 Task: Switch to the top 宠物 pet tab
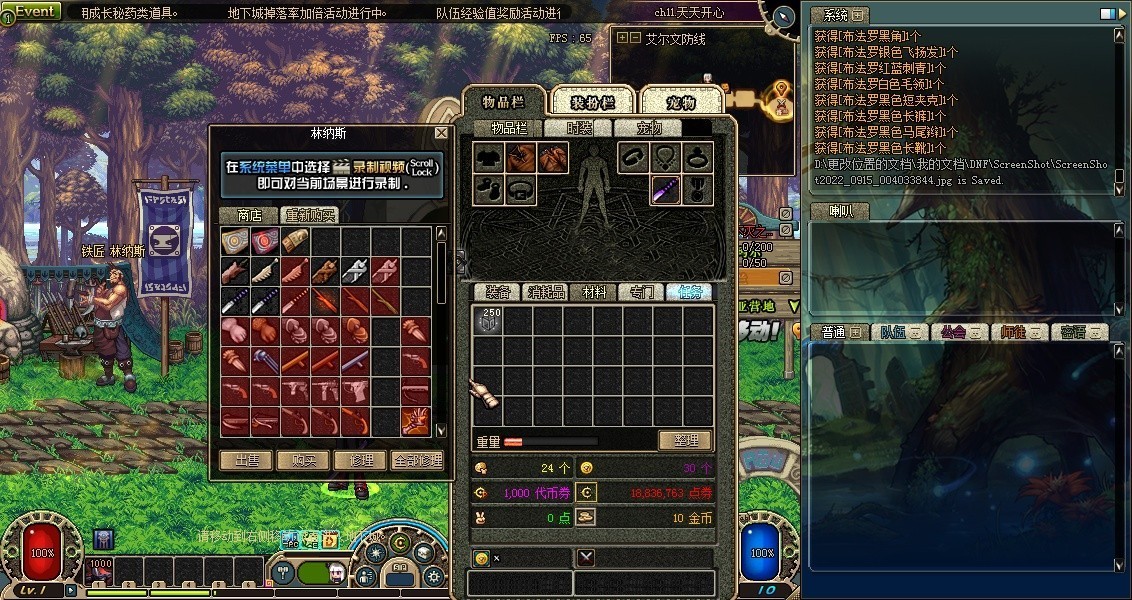680,102
